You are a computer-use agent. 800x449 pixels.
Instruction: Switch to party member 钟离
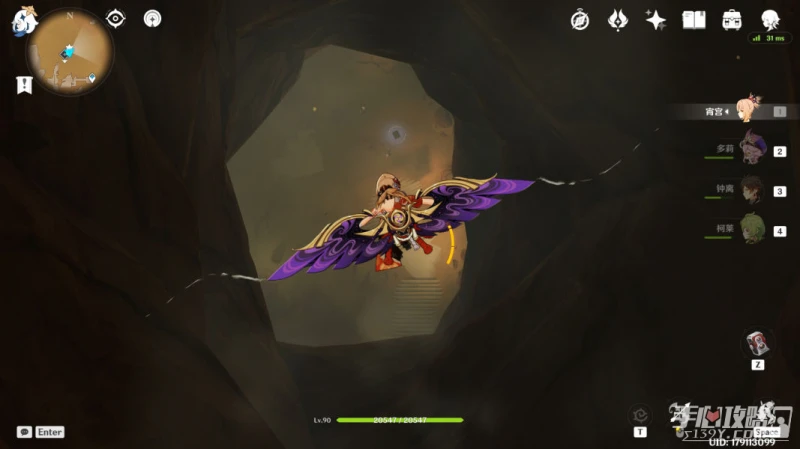[x=752, y=190]
